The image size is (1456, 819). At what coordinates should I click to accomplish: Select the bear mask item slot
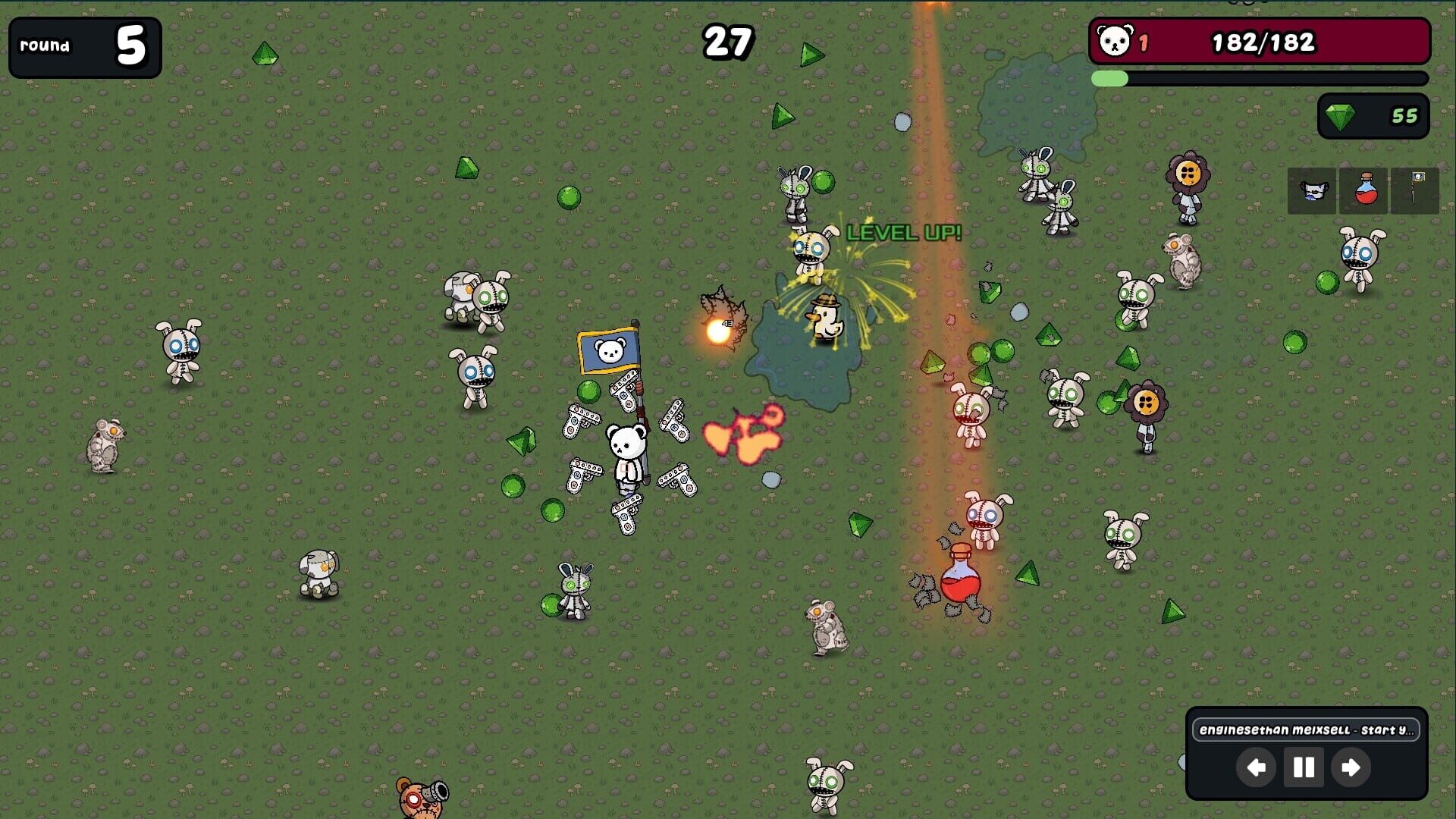pos(1312,190)
